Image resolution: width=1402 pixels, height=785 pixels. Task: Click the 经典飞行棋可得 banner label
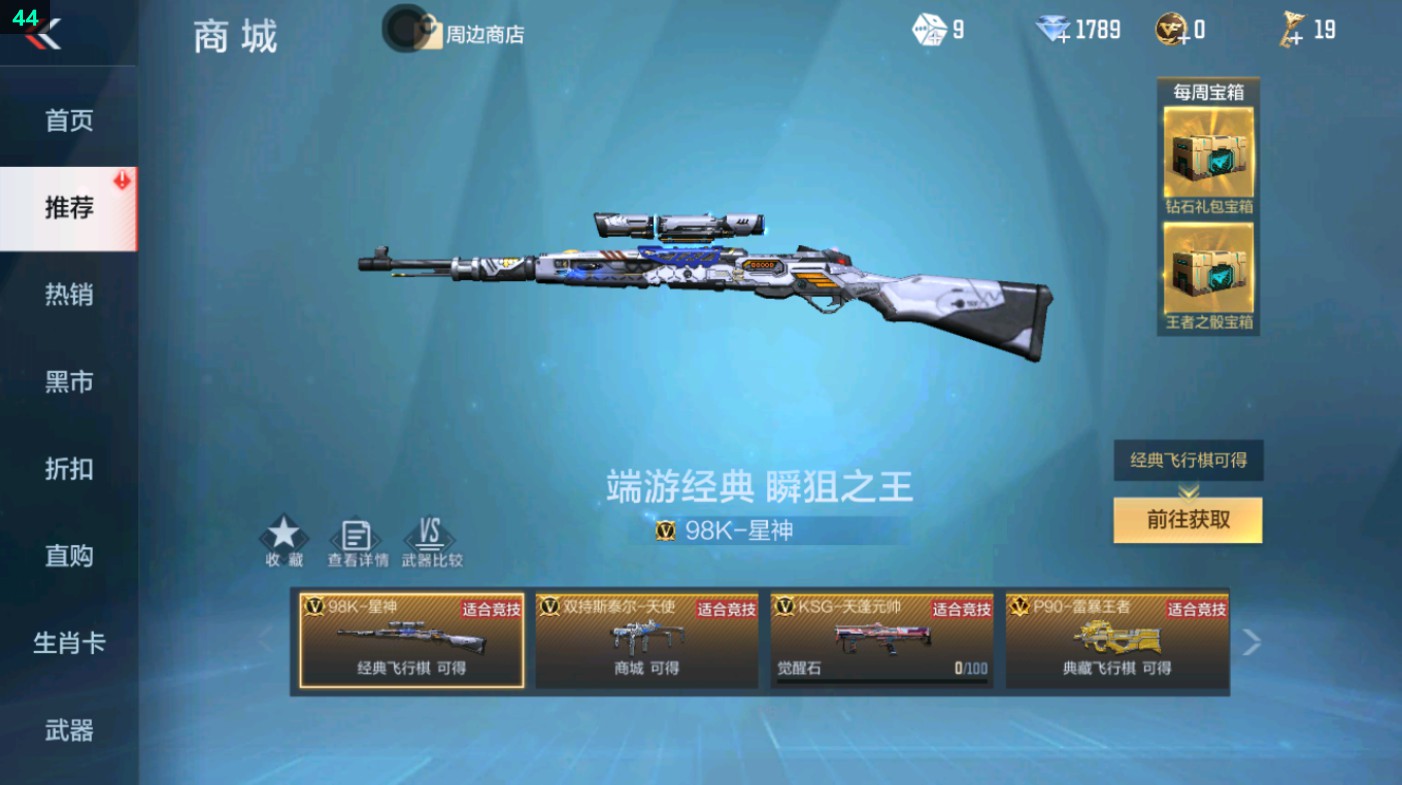pos(1187,461)
